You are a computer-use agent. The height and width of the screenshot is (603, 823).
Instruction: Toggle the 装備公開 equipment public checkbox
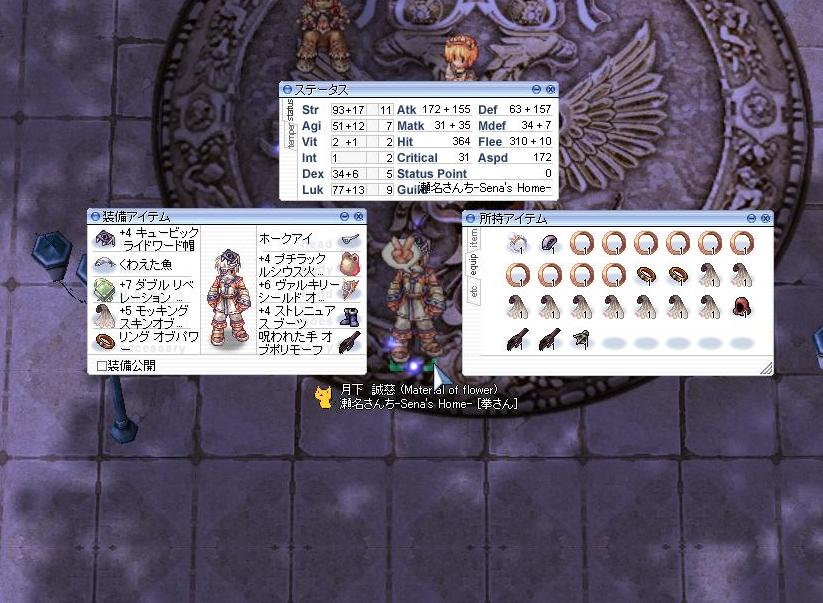(102, 366)
